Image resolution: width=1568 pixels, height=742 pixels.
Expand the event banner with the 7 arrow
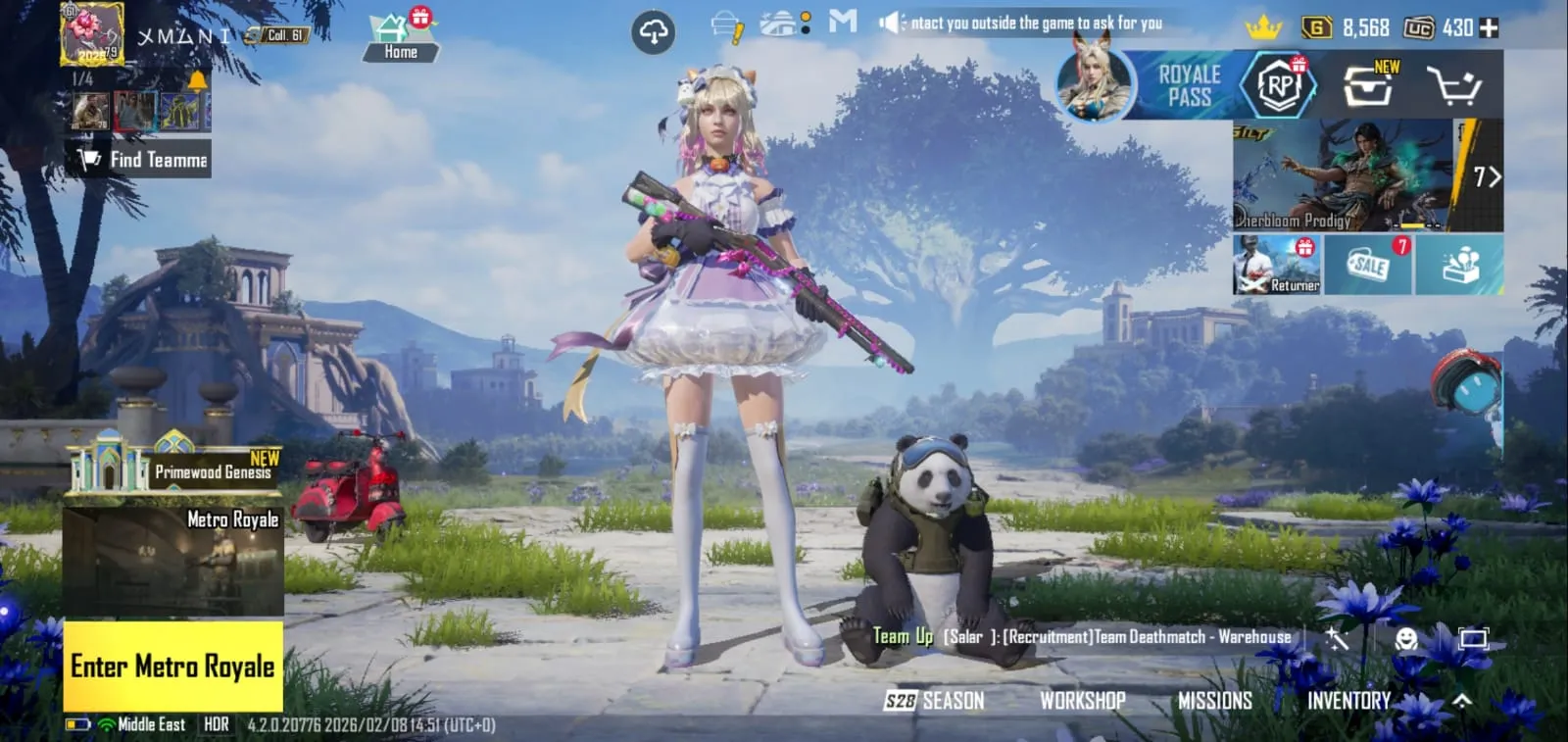coord(1488,177)
